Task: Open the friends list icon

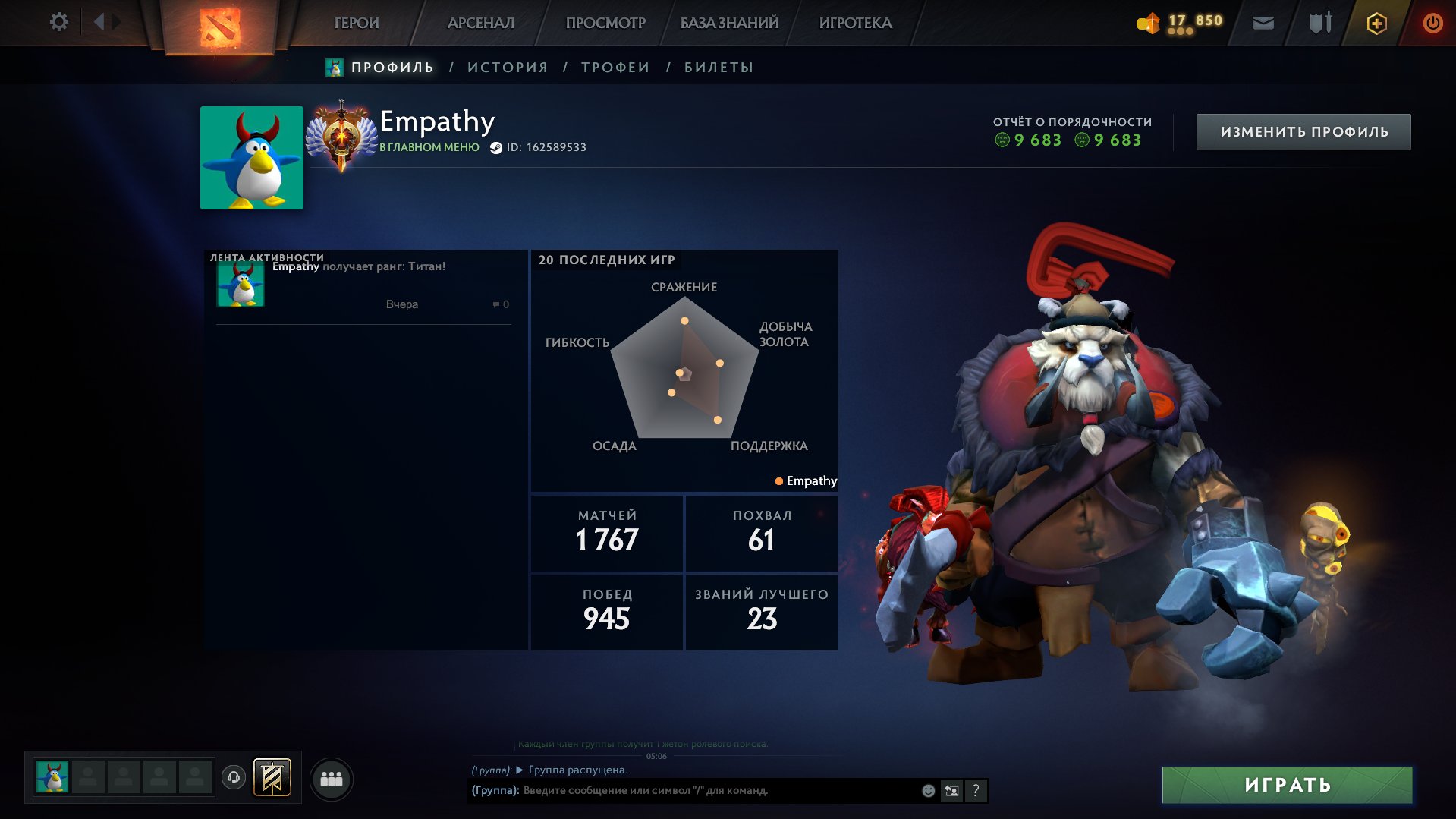Action: [331, 777]
